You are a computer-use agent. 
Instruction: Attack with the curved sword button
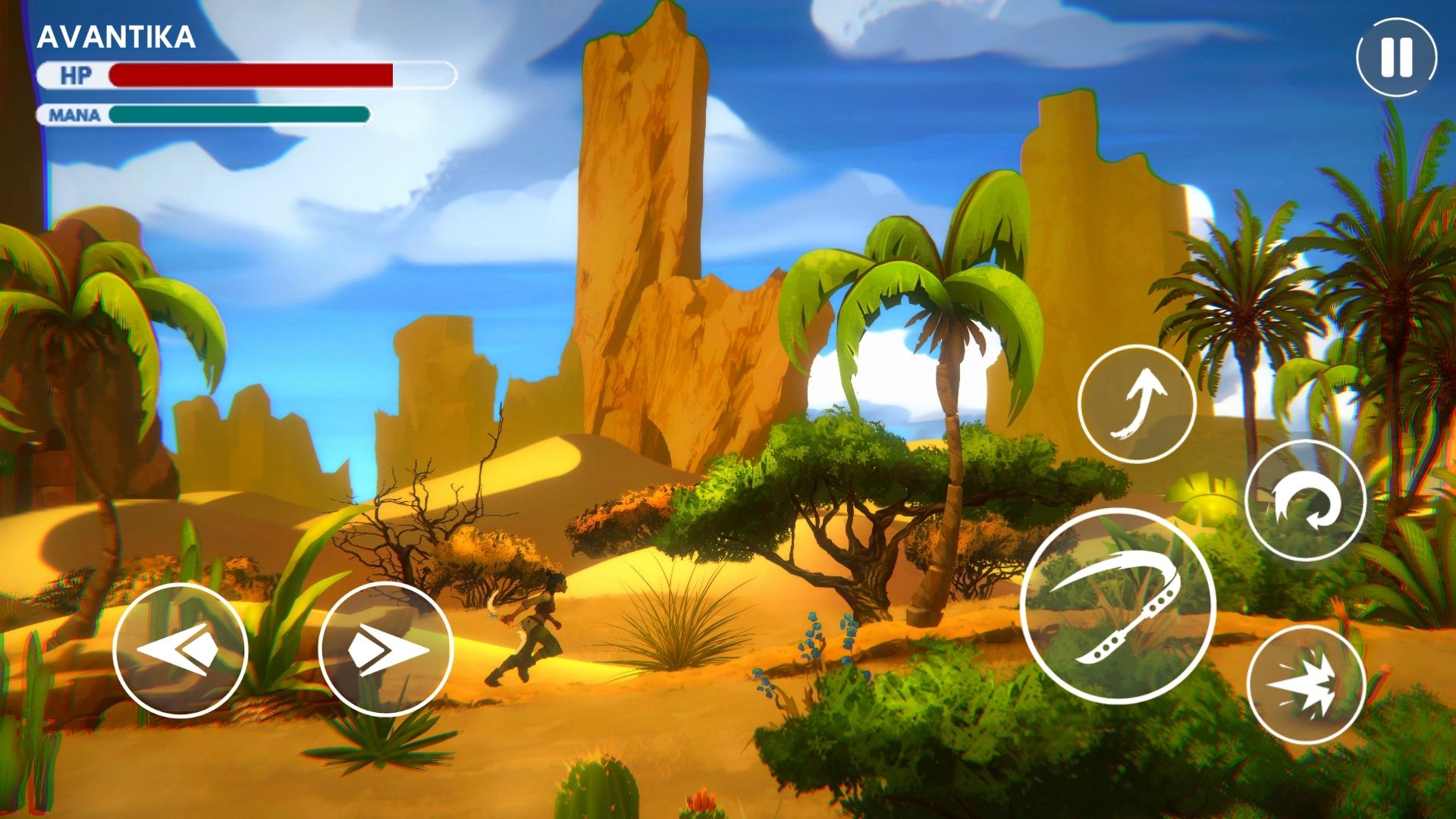pos(1118,607)
